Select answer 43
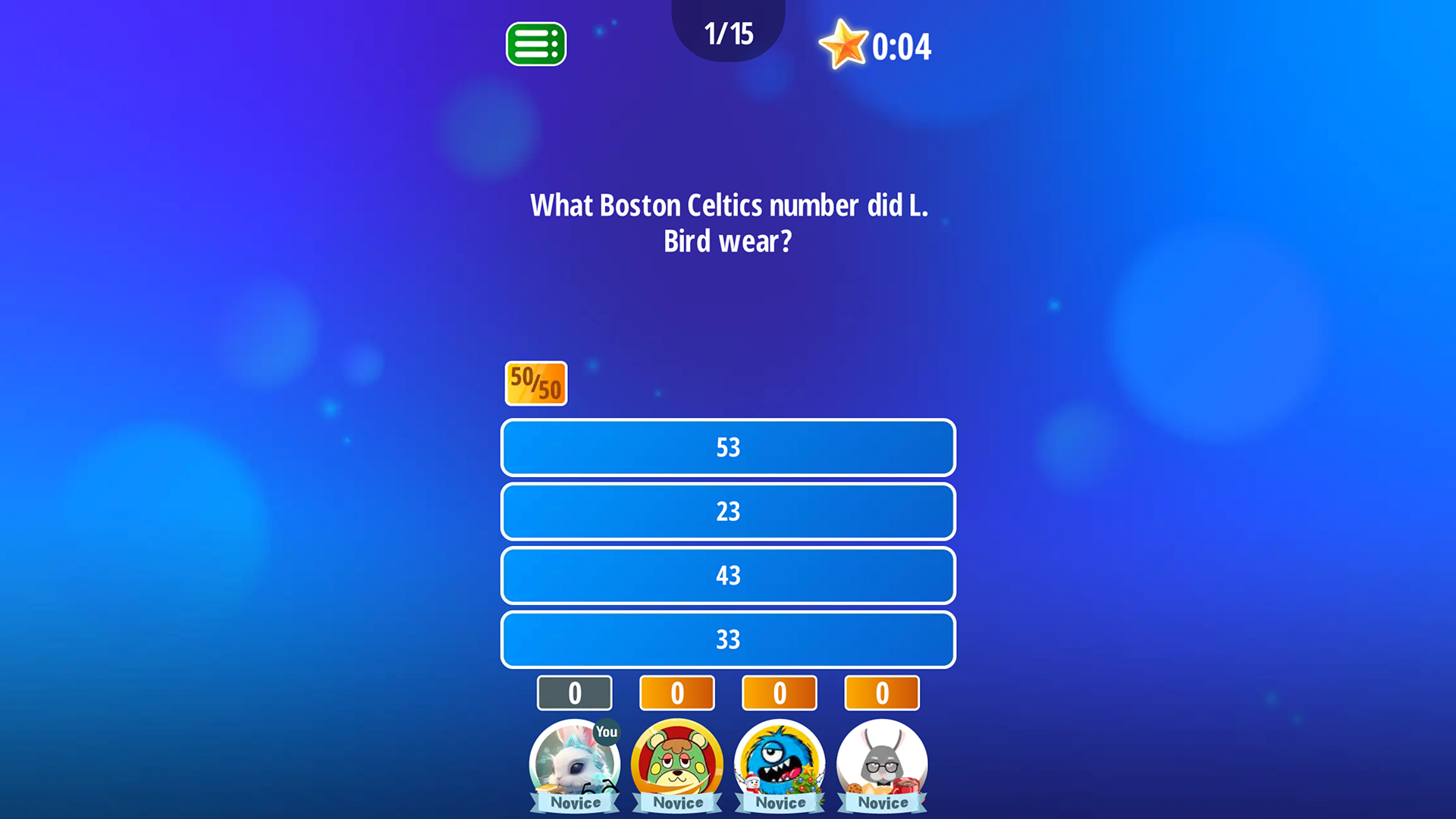 728,576
